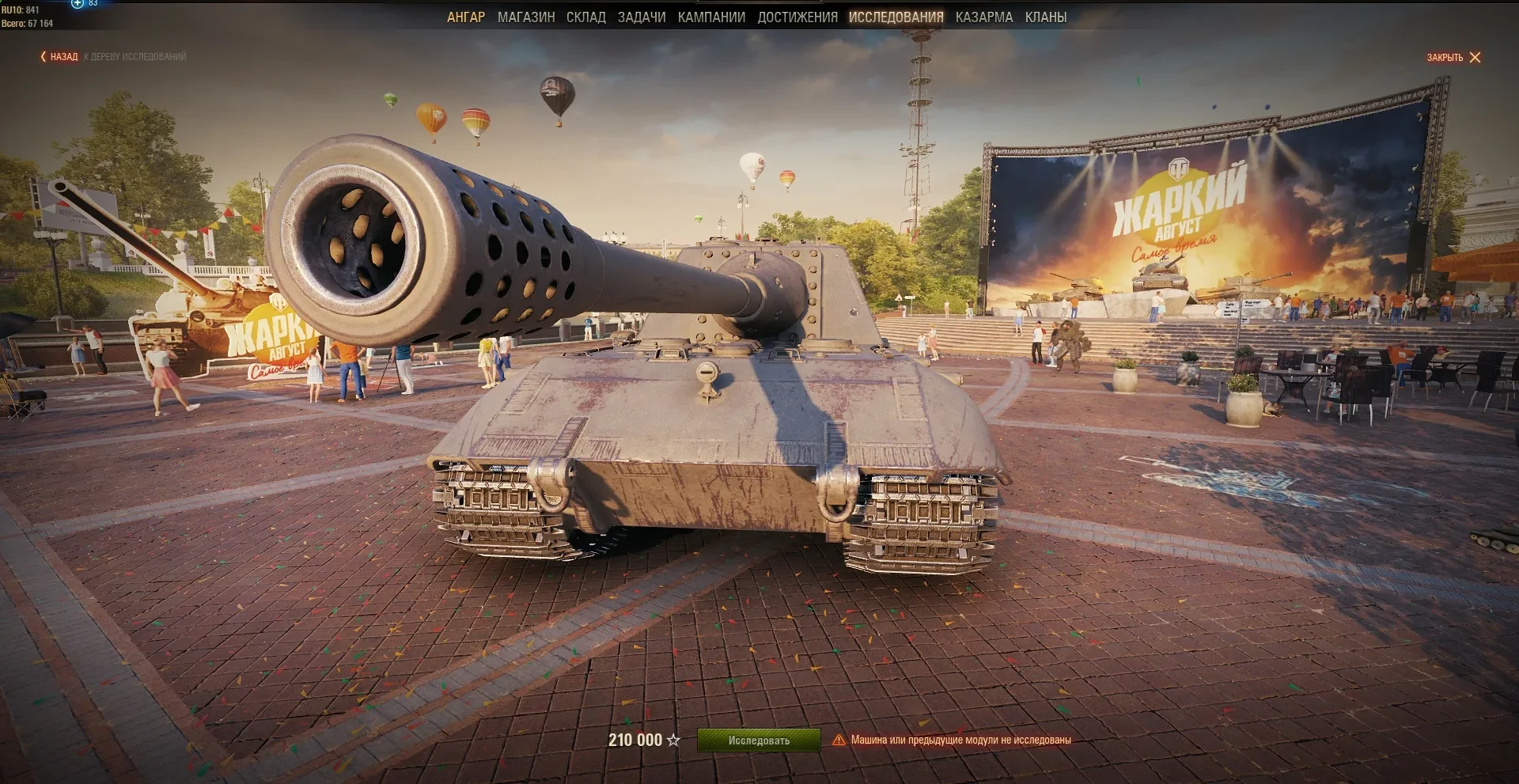Switch to the Кланы tab
1519x784 pixels.
pos(1046,17)
